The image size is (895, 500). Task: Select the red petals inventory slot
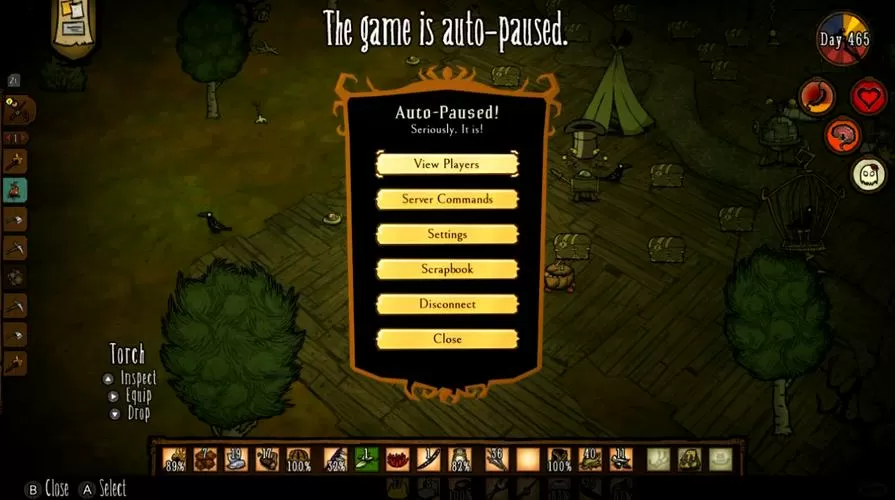click(398, 459)
